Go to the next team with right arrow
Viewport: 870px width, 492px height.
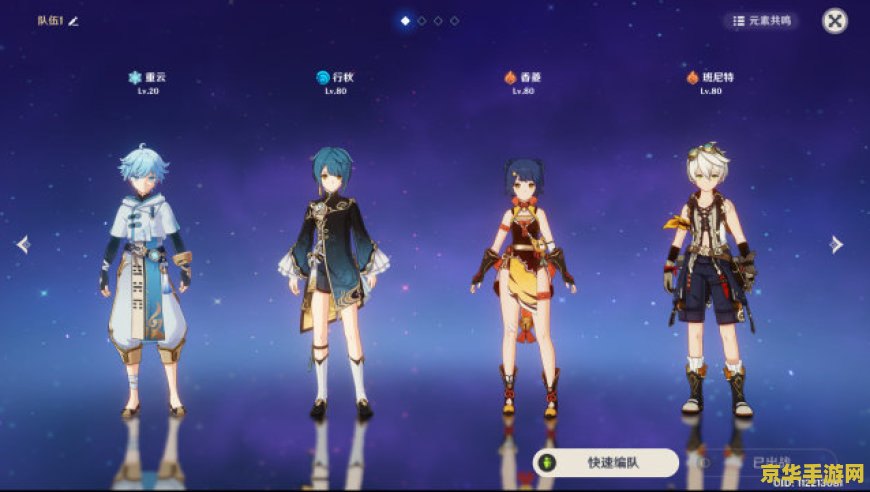(836, 244)
